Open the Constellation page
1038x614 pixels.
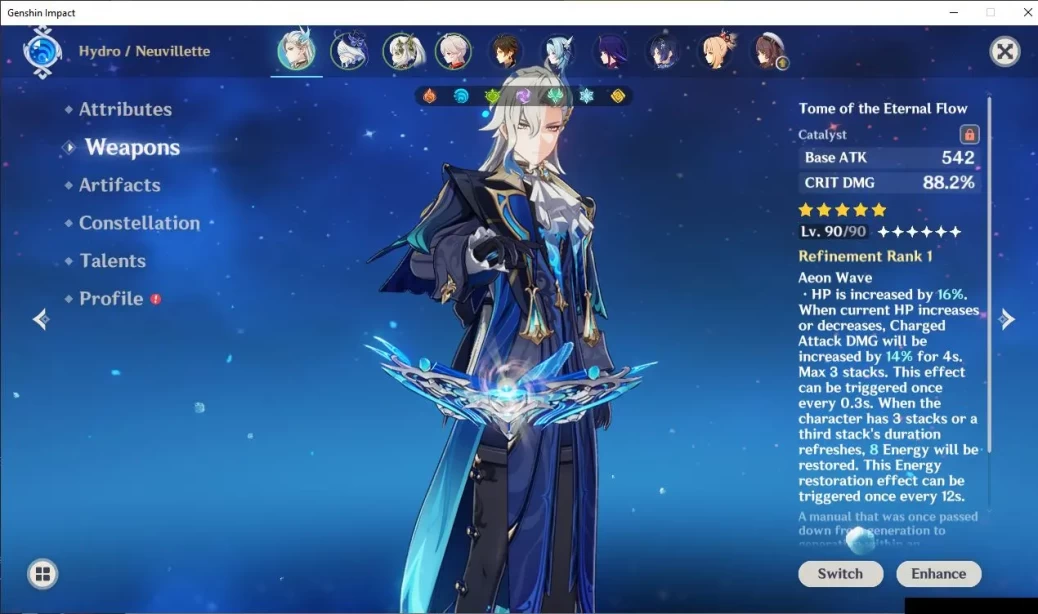point(139,223)
